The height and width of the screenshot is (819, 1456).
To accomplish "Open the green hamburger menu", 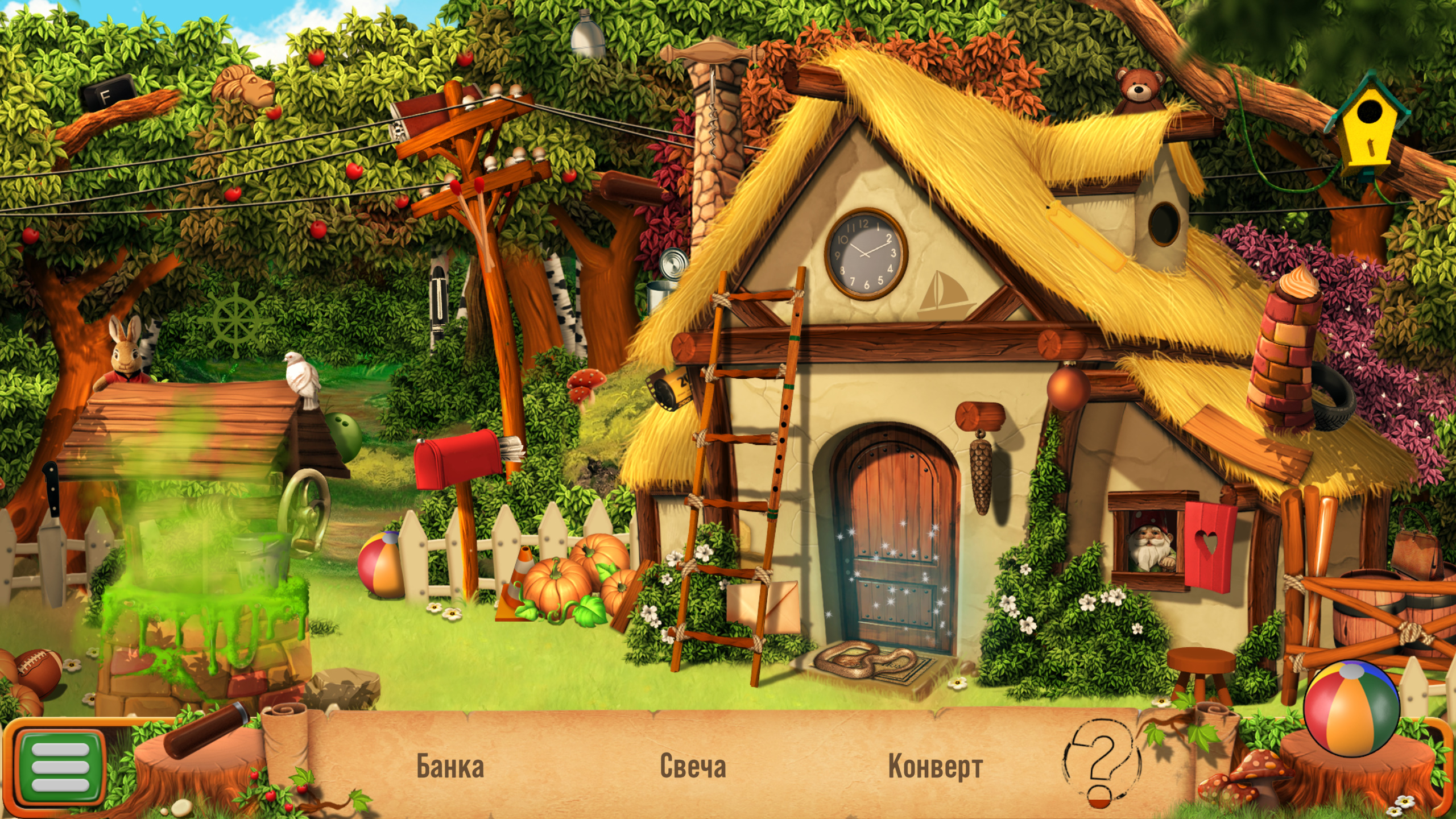I will tap(60, 767).
